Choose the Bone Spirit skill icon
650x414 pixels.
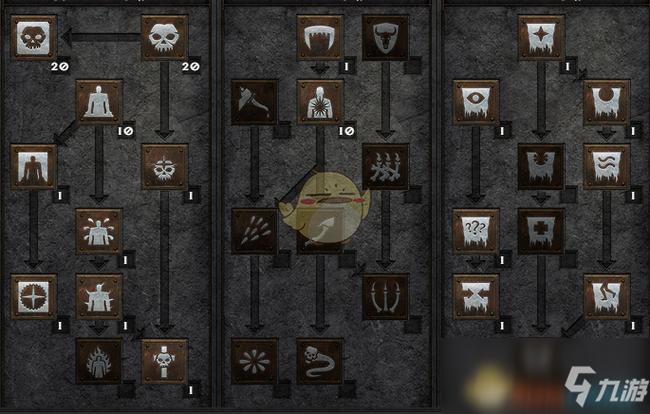point(320,361)
